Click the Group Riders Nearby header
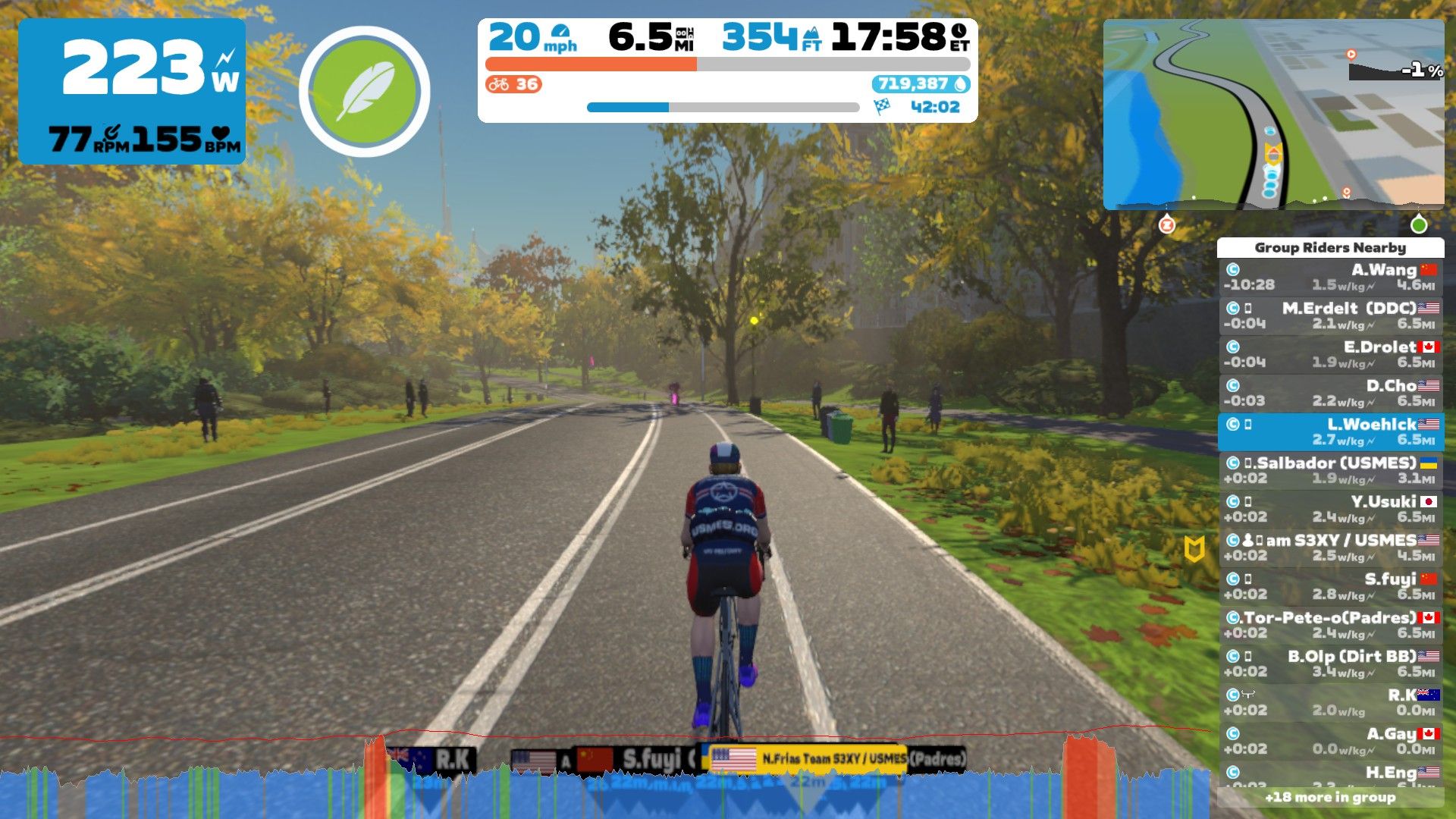The height and width of the screenshot is (819, 1456). click(1329, 248)
